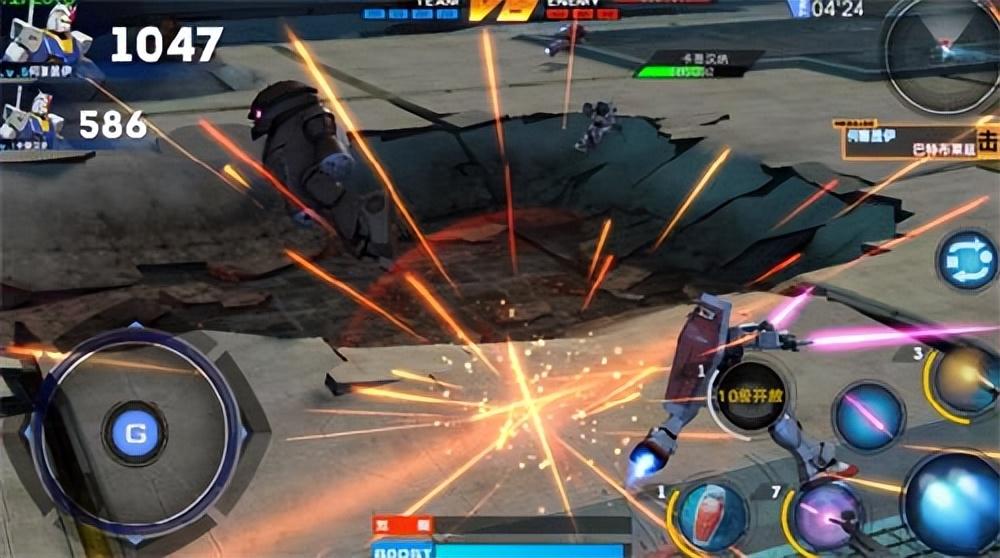This screenshot has width=1000, height=558.
Task: Use the orange-glow weapon skill with count 3
Action: (x=964, y=380)
